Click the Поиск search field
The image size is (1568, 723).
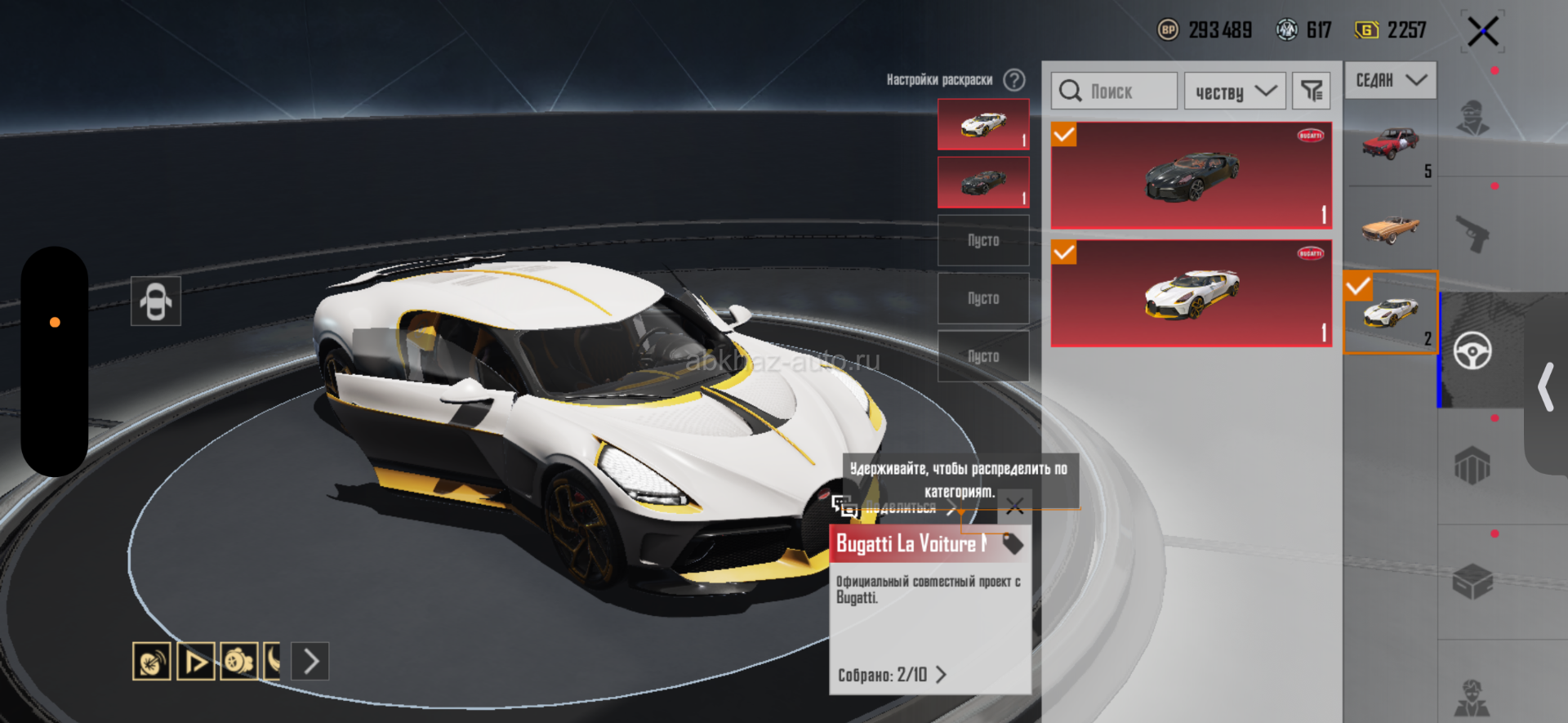1115,91
